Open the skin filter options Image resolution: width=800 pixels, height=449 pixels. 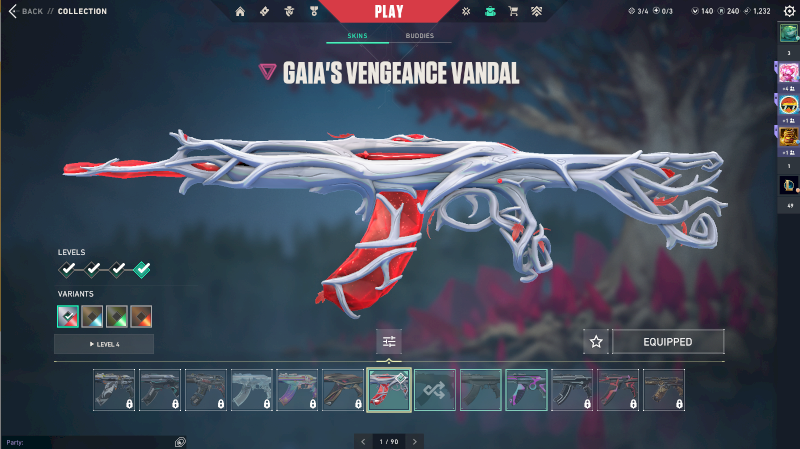(x=389, y=342)
